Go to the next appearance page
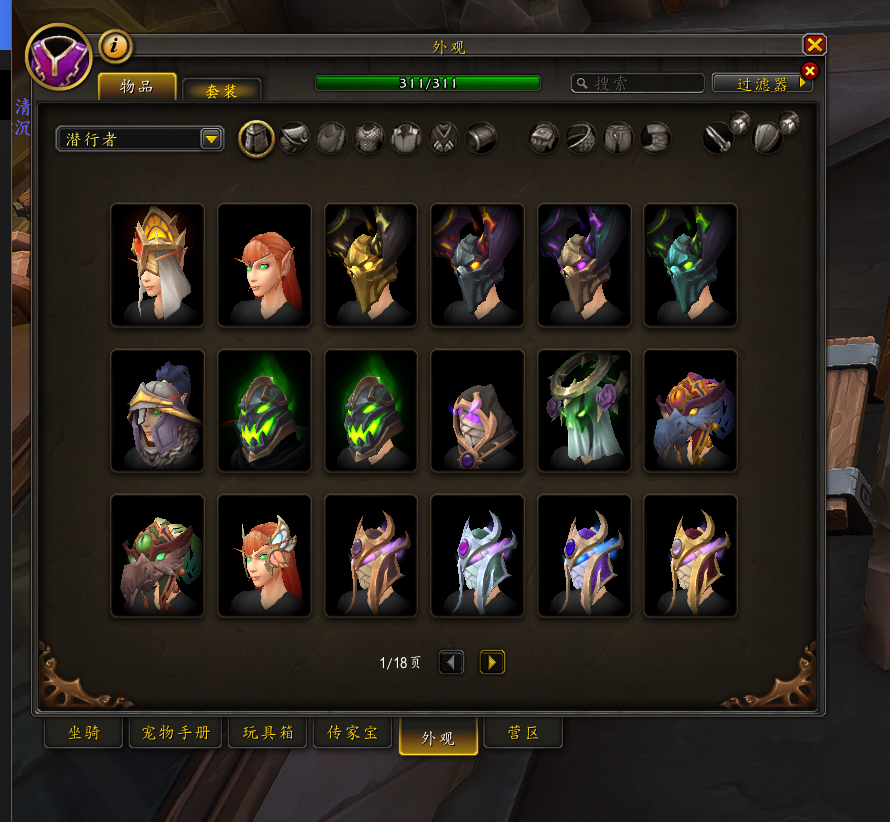The width and height of the screenshot is (890, 822). point(492,662)
